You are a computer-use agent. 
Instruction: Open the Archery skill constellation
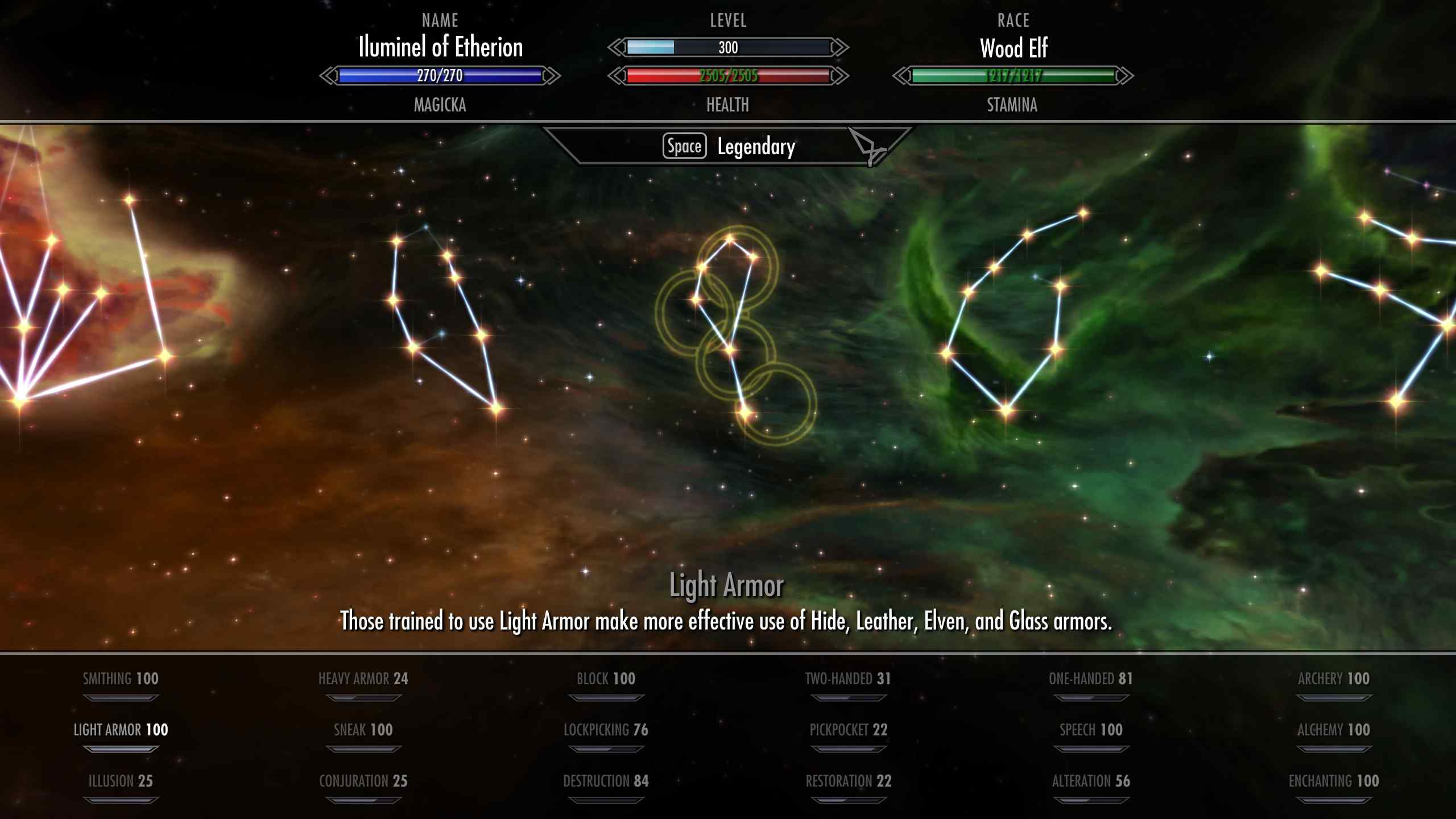1334,679
